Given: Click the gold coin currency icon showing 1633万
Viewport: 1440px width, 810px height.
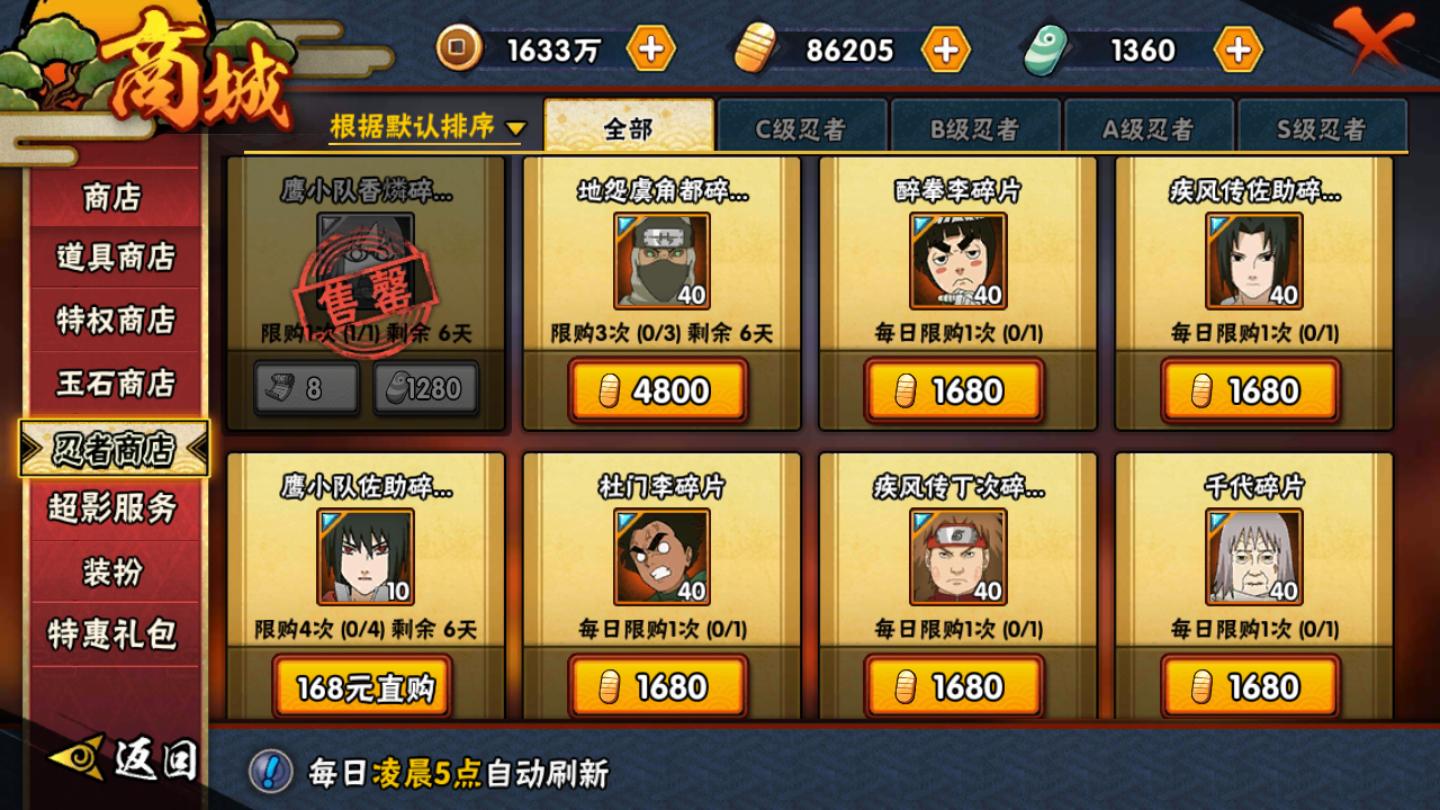Looking at the screenshot, I should tap(460, 47).
